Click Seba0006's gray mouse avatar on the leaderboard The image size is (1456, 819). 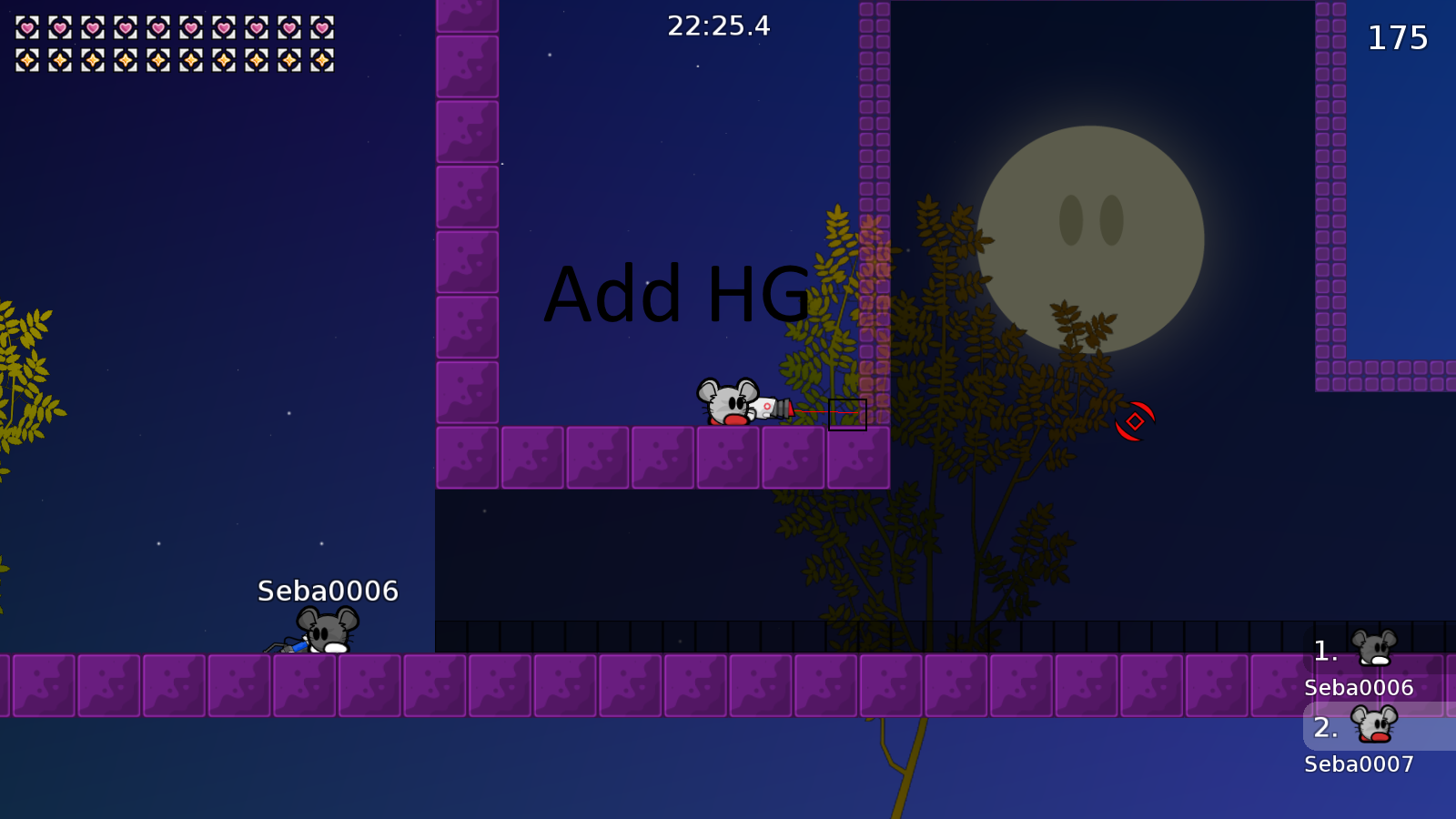click(1374, 646)
